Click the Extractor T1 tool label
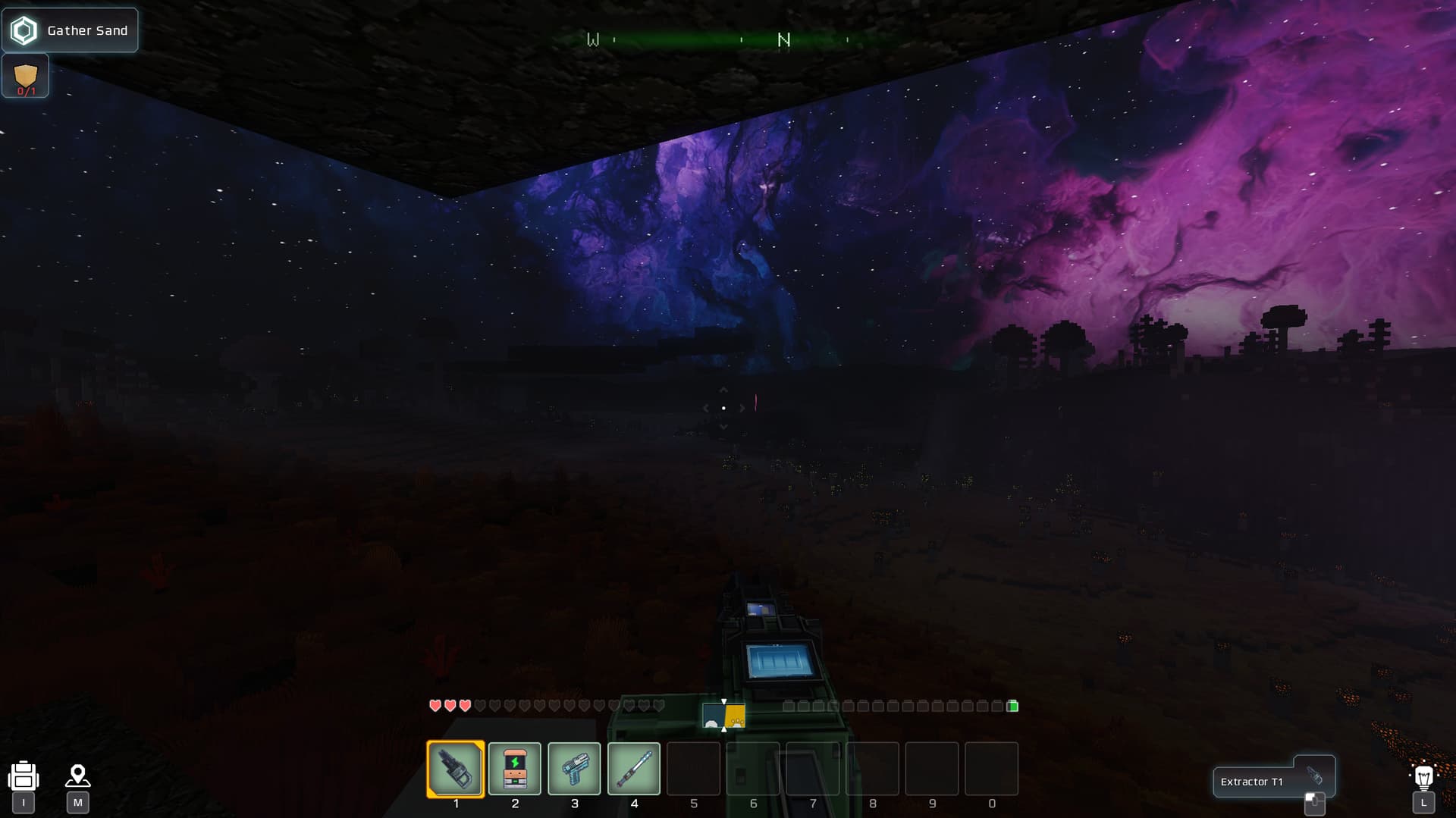This screenshot has height=818, width=1456. 1253,782
